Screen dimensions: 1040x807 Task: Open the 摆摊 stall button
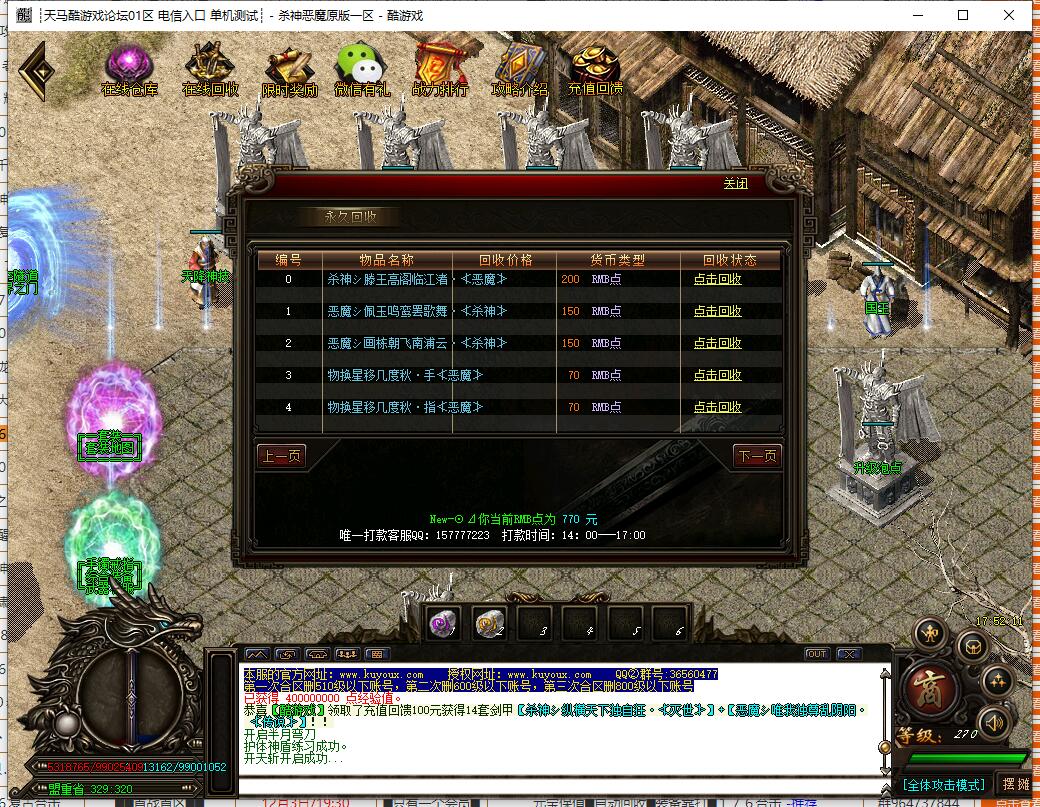point(1015,785)
